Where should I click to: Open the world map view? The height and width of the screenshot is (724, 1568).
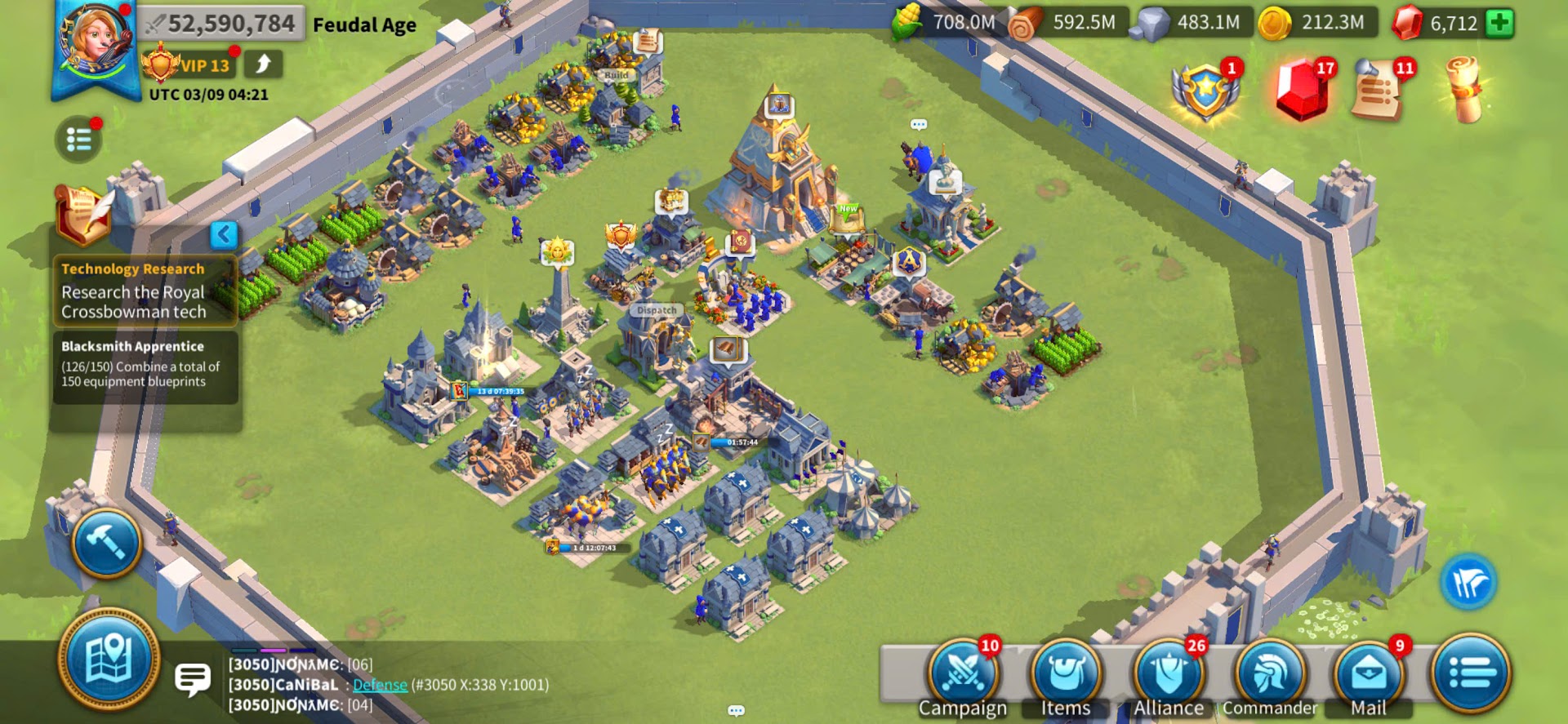tap(109, 660)
